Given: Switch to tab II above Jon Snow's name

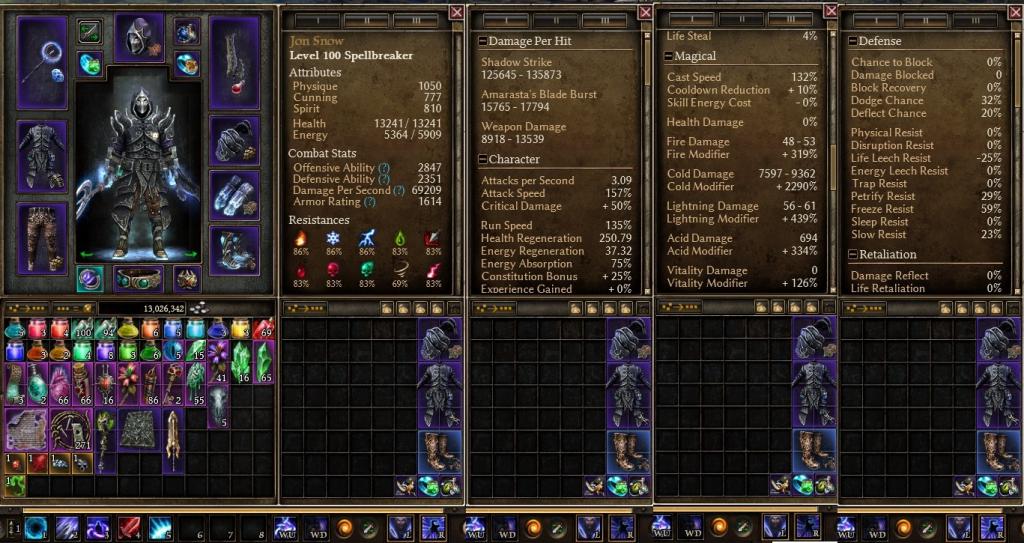Looking at the screenshot, I should 366,20.
